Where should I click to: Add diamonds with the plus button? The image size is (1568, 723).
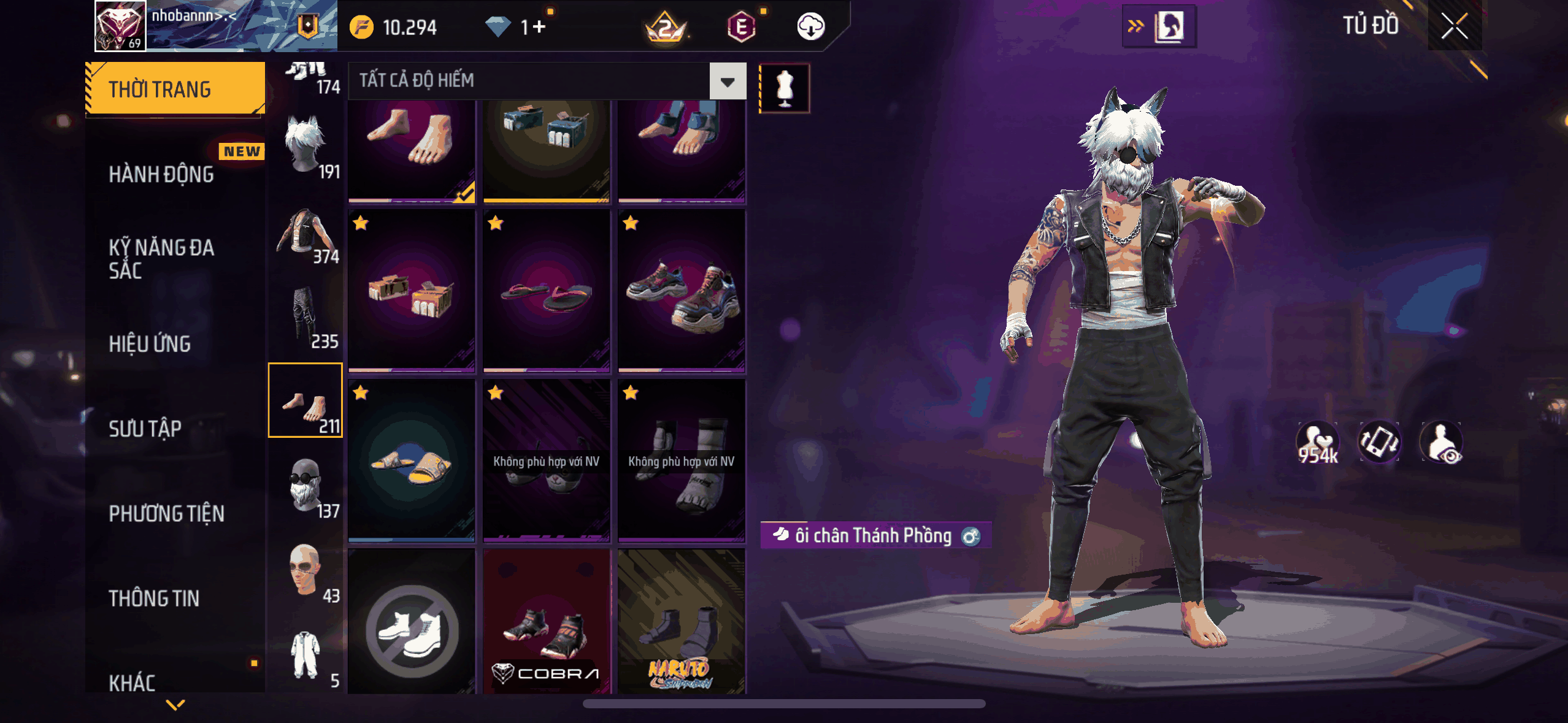(x=539, y=27)
